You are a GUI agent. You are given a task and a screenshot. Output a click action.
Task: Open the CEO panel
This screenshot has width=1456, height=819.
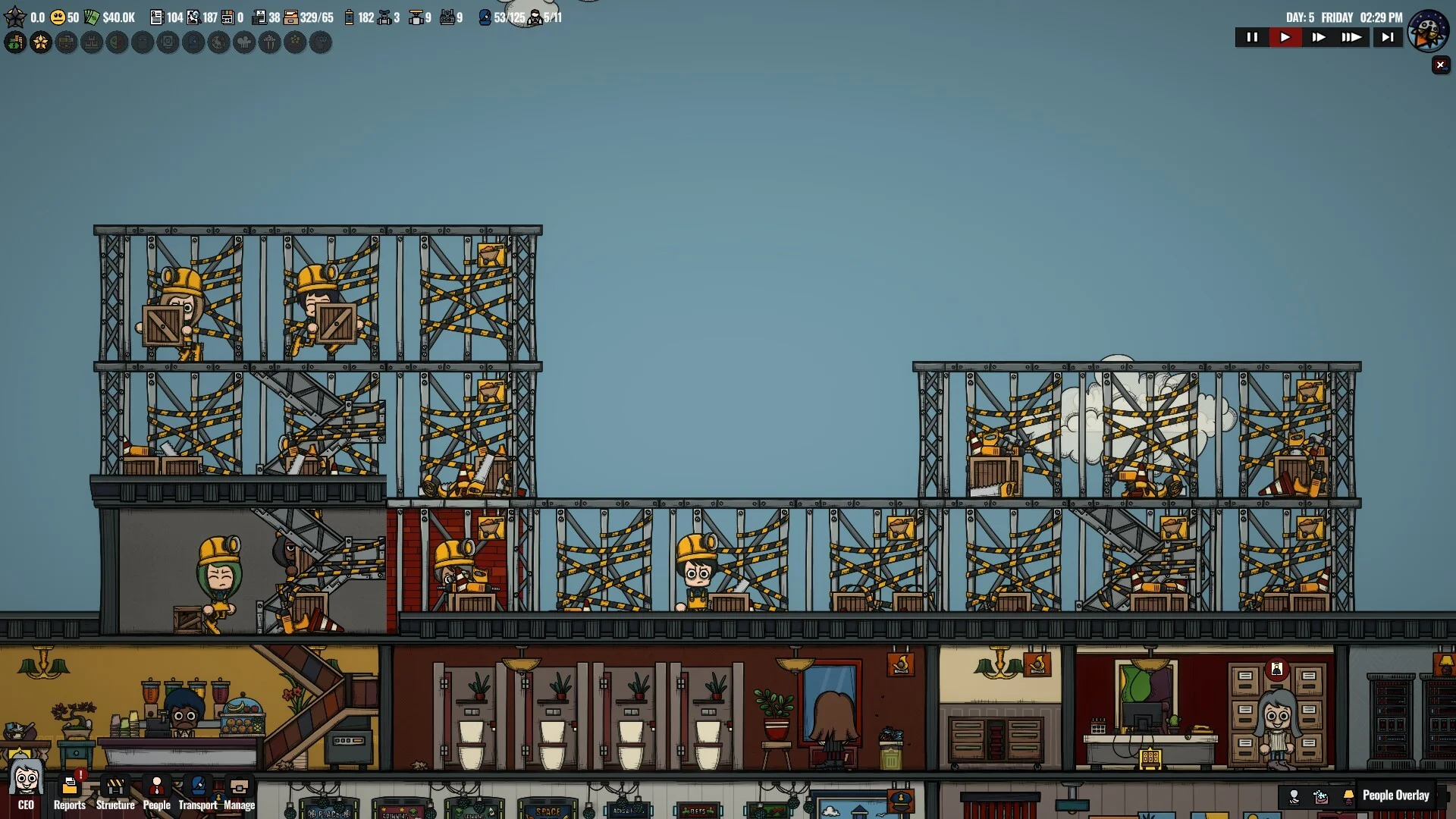pyautogui.click(x=26, y=787)
